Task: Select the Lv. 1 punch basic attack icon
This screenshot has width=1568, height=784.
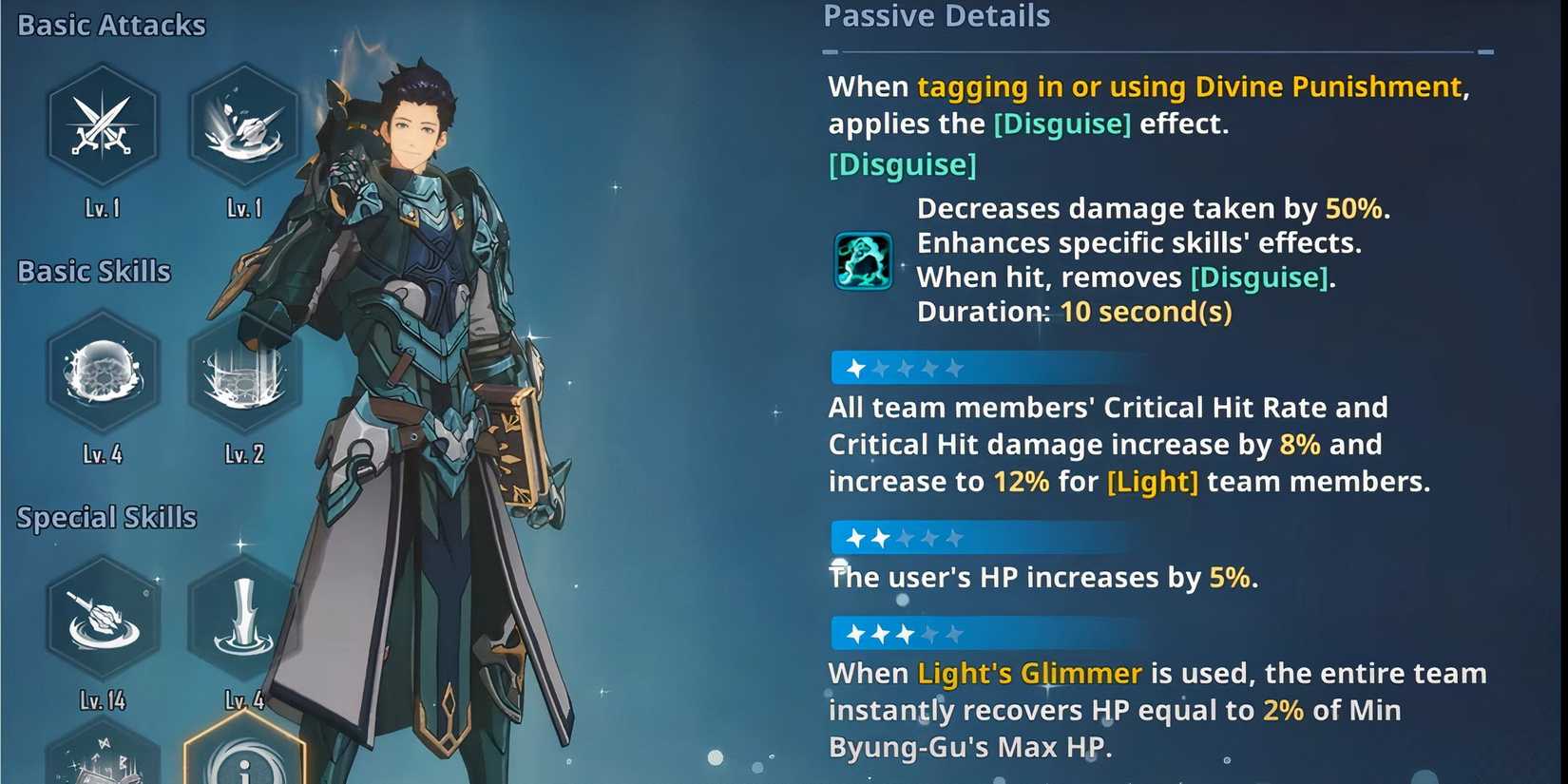Action: point(245,125)
